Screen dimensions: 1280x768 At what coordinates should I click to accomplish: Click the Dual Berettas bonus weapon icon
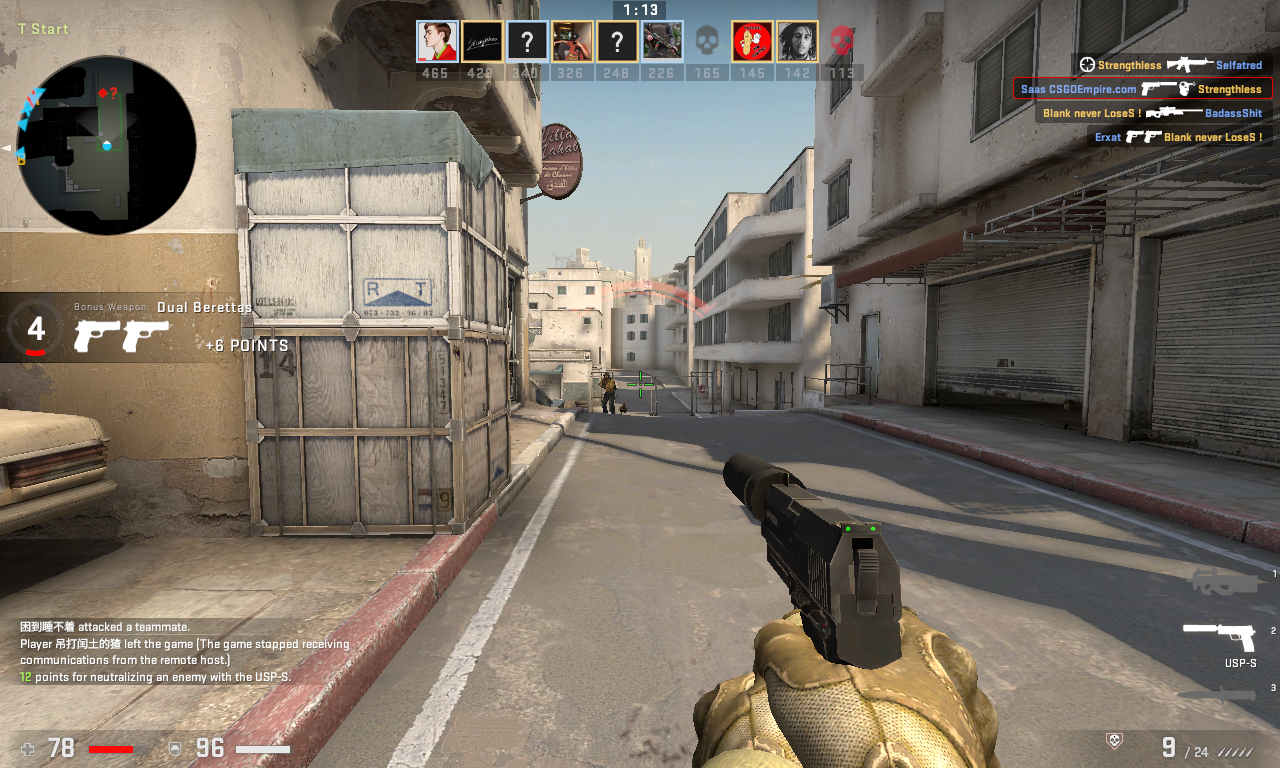(x=122, y=336)
